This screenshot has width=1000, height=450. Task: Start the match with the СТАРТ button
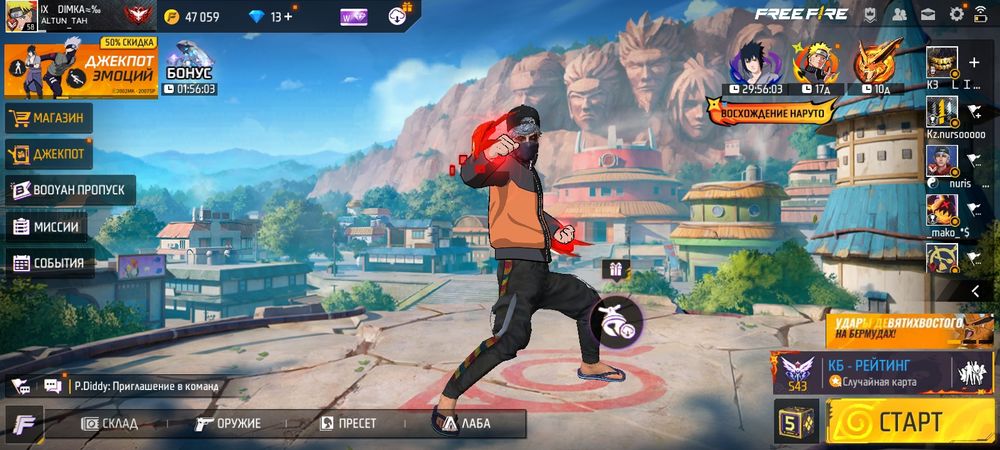909,420
